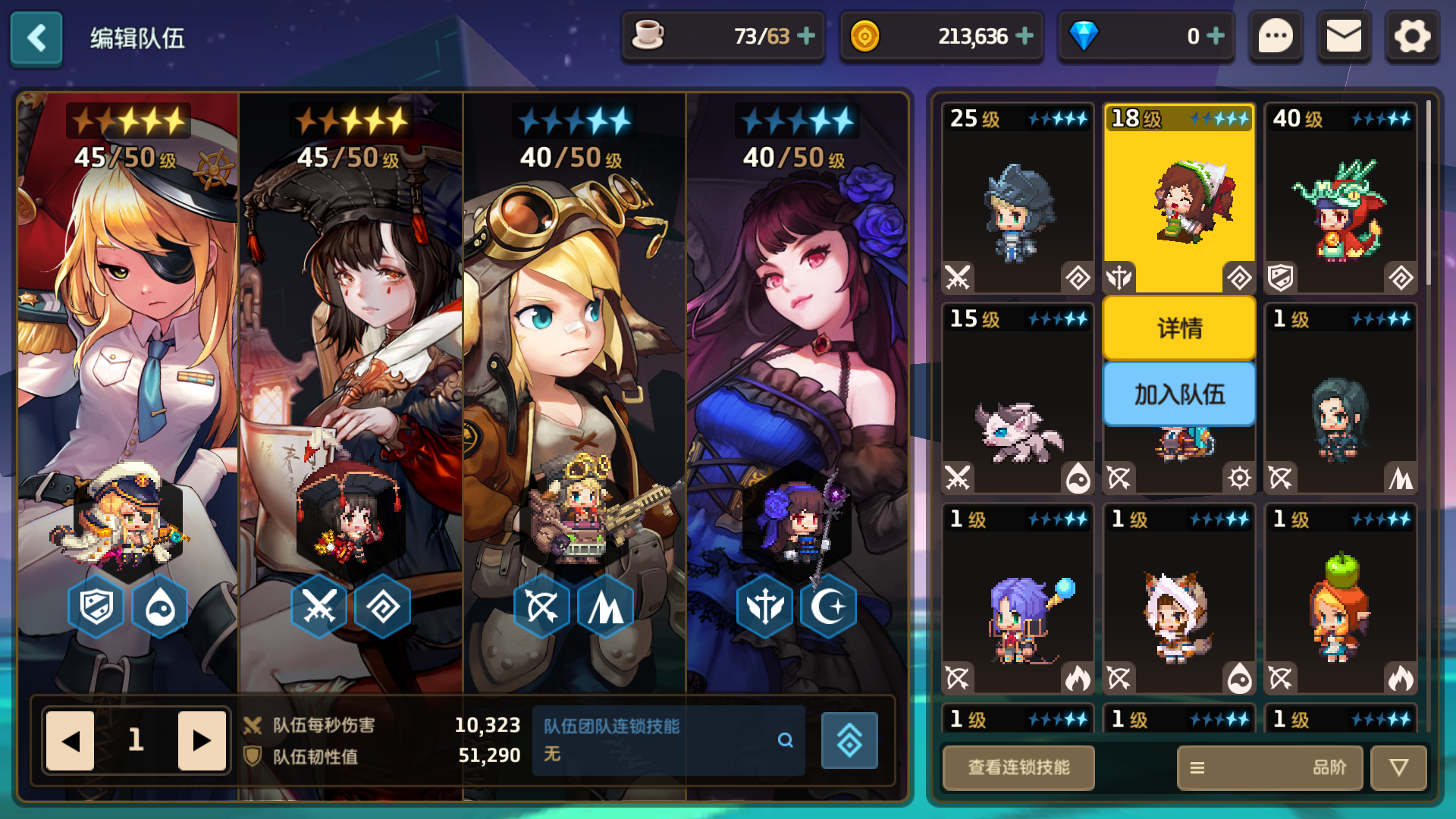Image resolution: width=1456 pixels, height=819 pixels.
Task: Open 查看连锁技能 chain skill view
Action: (1018, 767)
